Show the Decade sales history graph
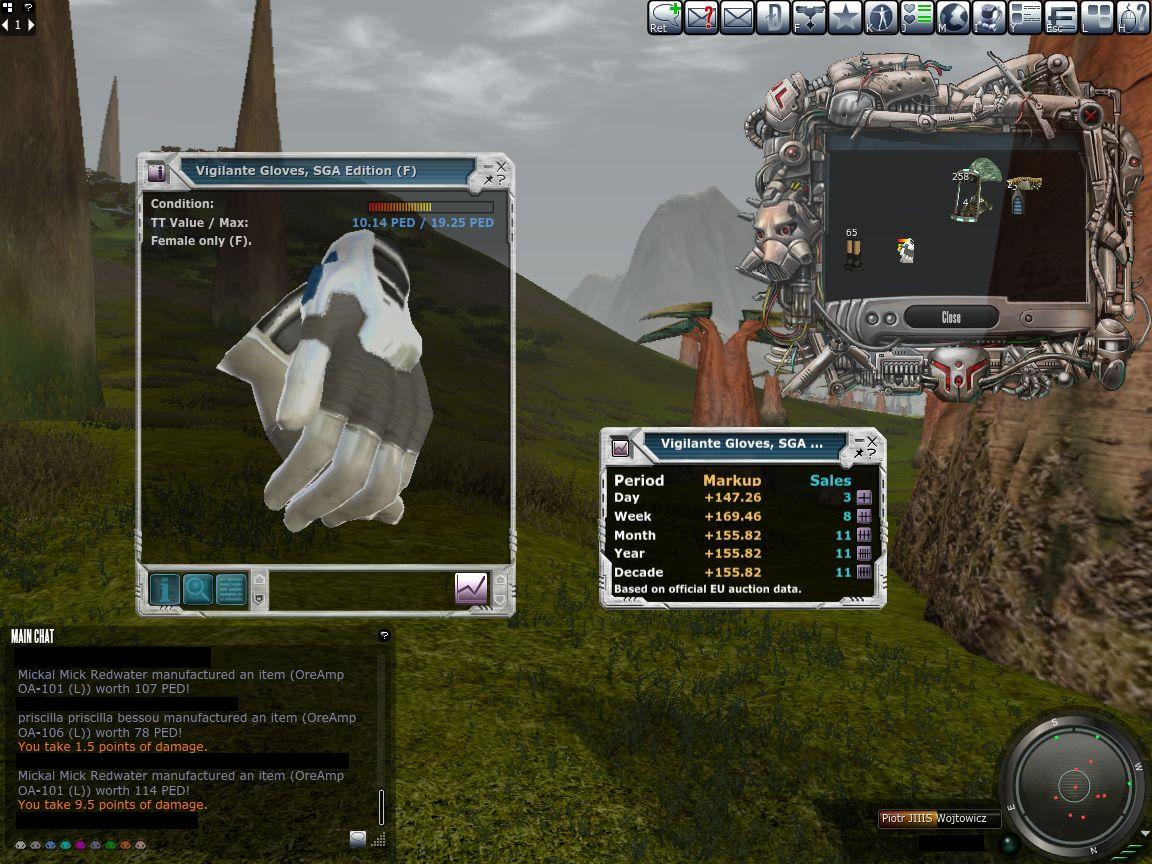This screenshot has width=1152, height=864. (864, 572)
